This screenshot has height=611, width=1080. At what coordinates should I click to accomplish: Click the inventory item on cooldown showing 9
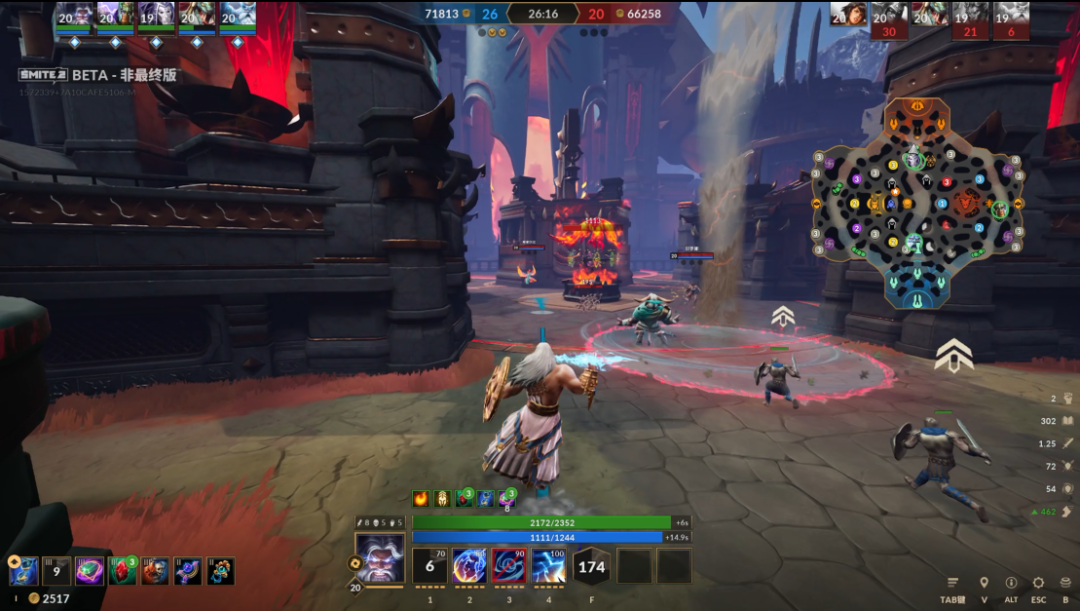tap(57, 571)
